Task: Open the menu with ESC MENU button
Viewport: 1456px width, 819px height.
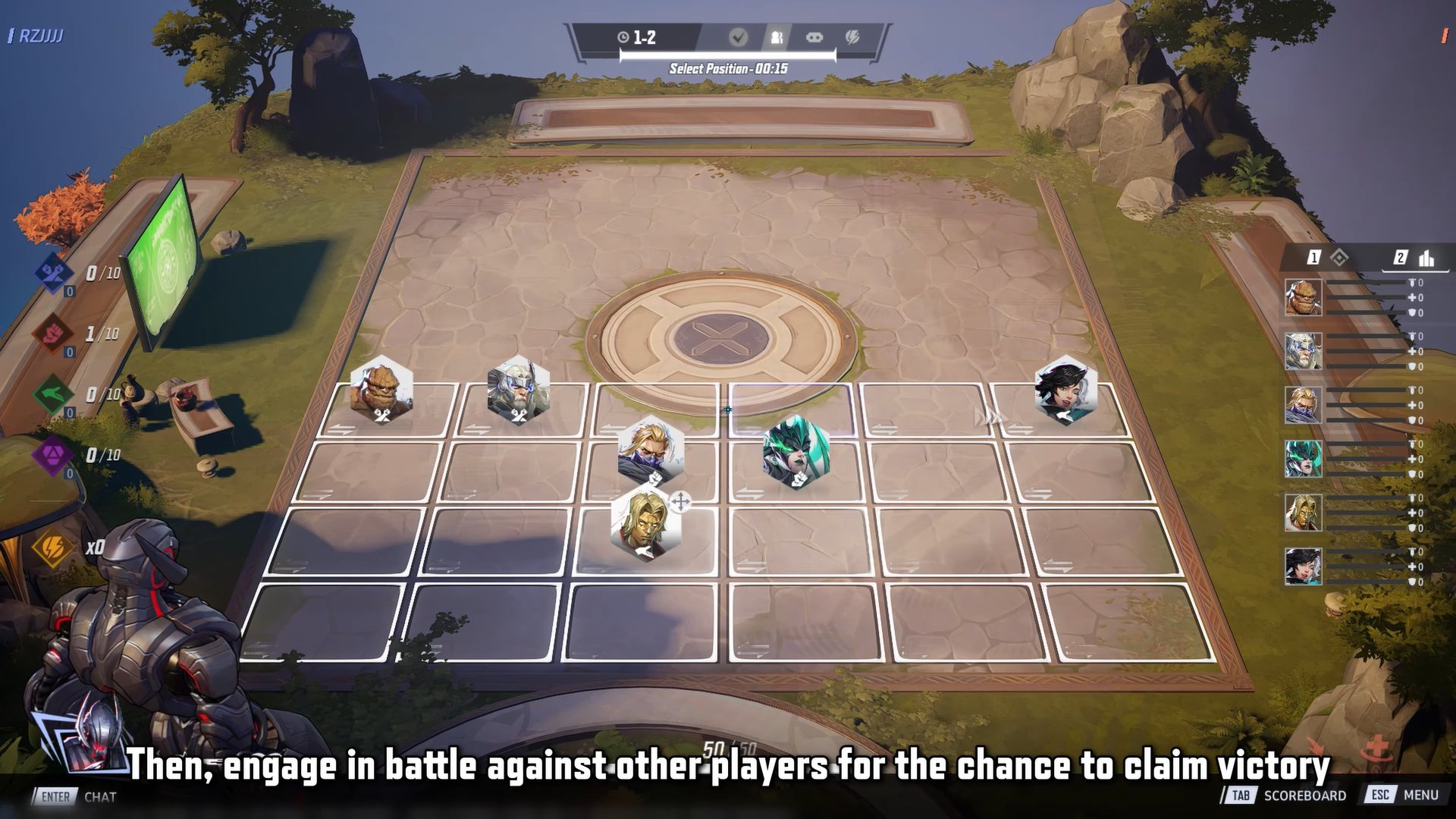Action: [x=1401, y=796]
